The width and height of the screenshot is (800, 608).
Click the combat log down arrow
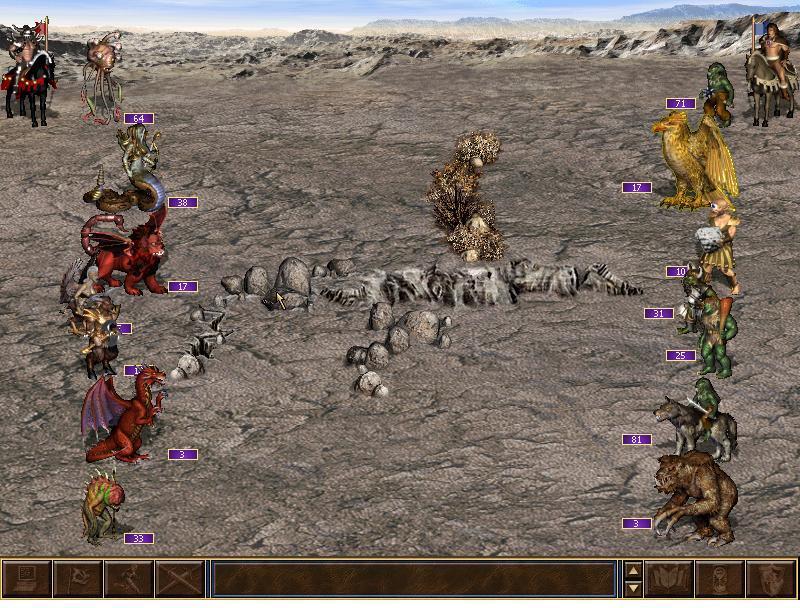coord(633,589)
